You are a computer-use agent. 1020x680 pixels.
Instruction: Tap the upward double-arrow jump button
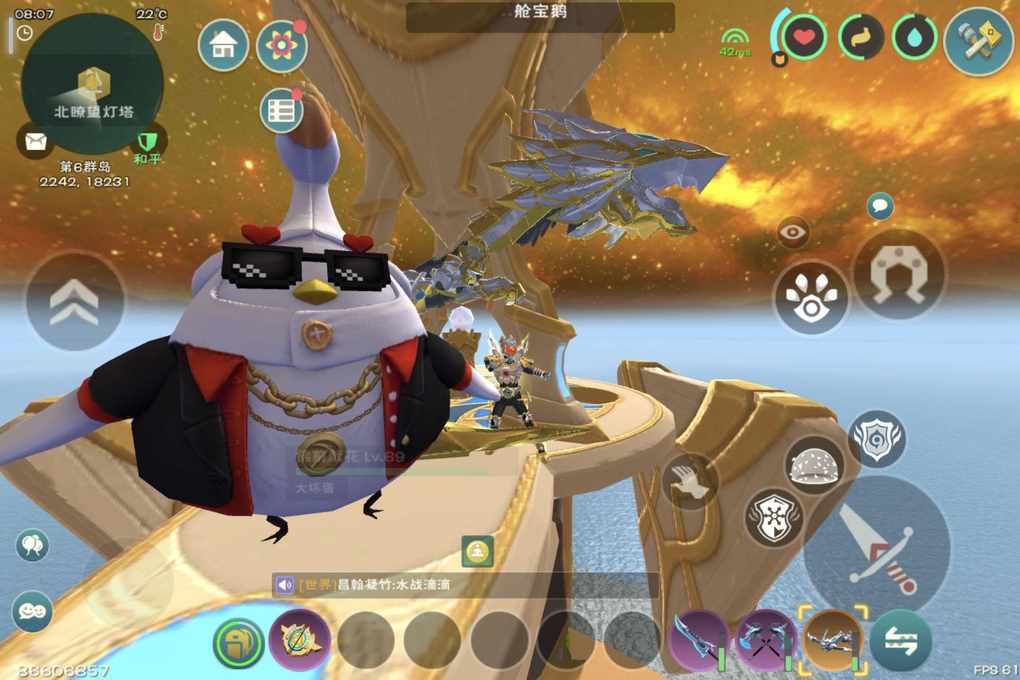pos(75,300)
